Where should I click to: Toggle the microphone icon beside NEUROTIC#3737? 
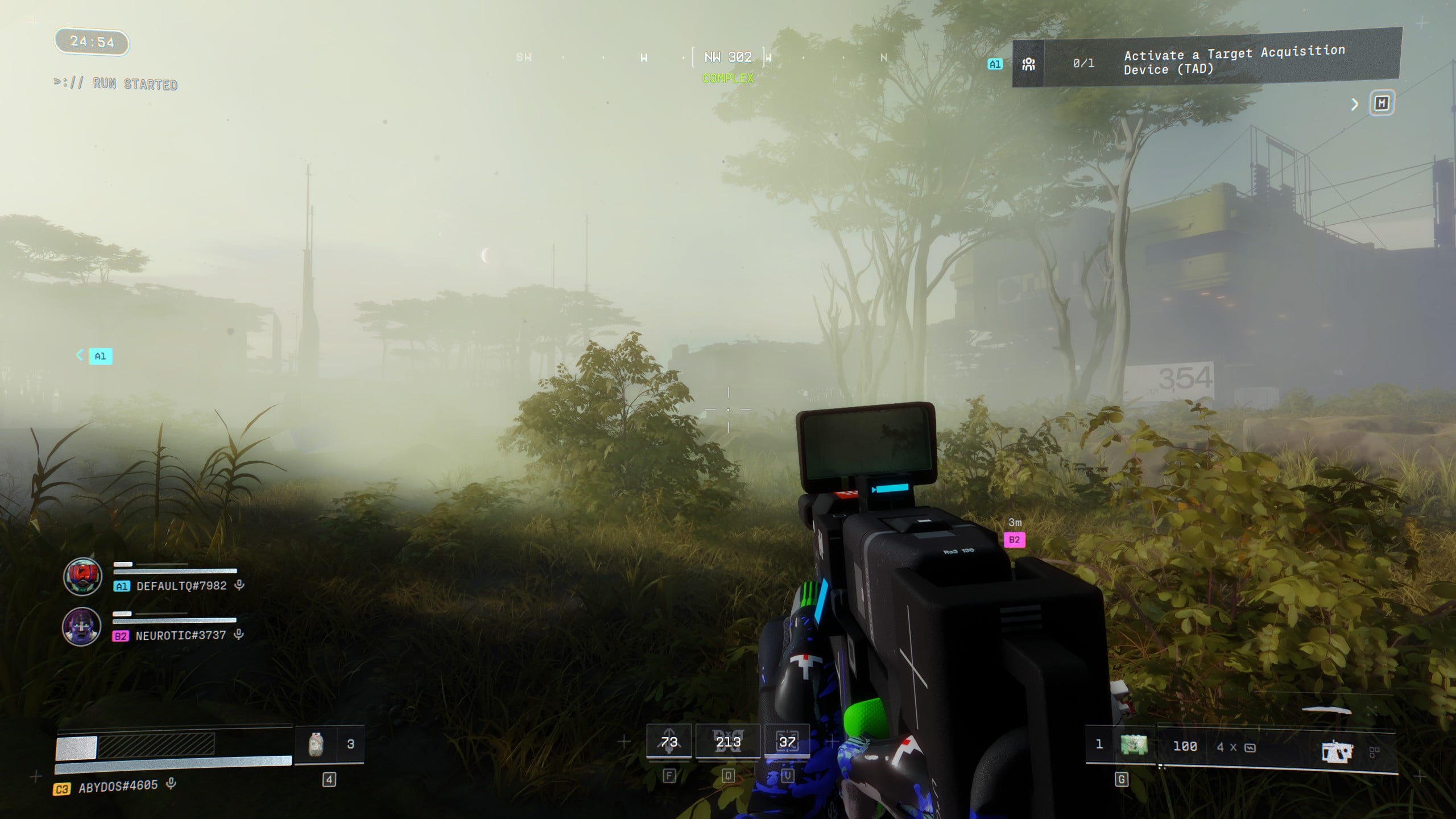(239, 635)
